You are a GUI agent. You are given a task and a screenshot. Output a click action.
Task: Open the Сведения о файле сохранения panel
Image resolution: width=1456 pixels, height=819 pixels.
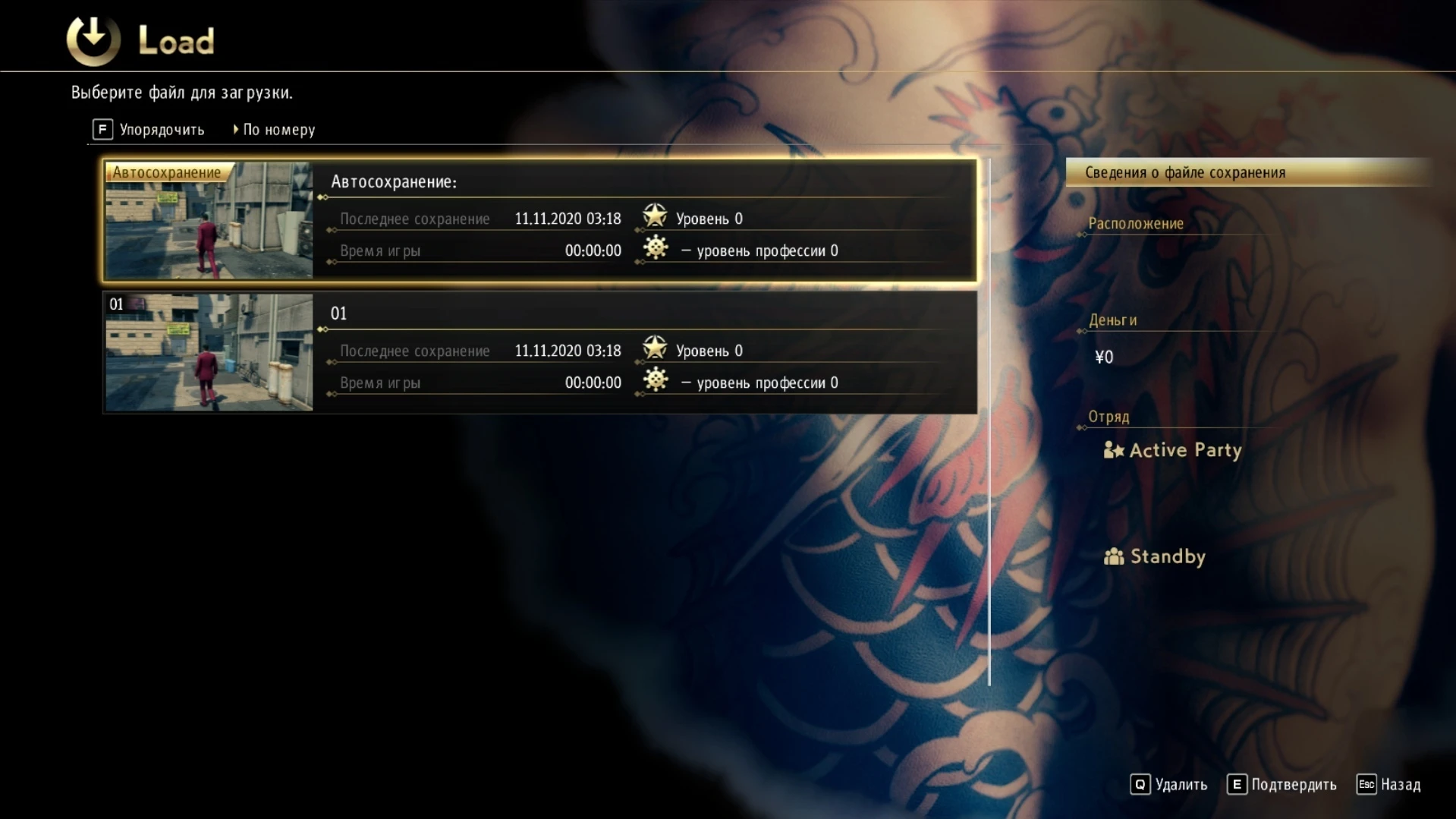1186,172
